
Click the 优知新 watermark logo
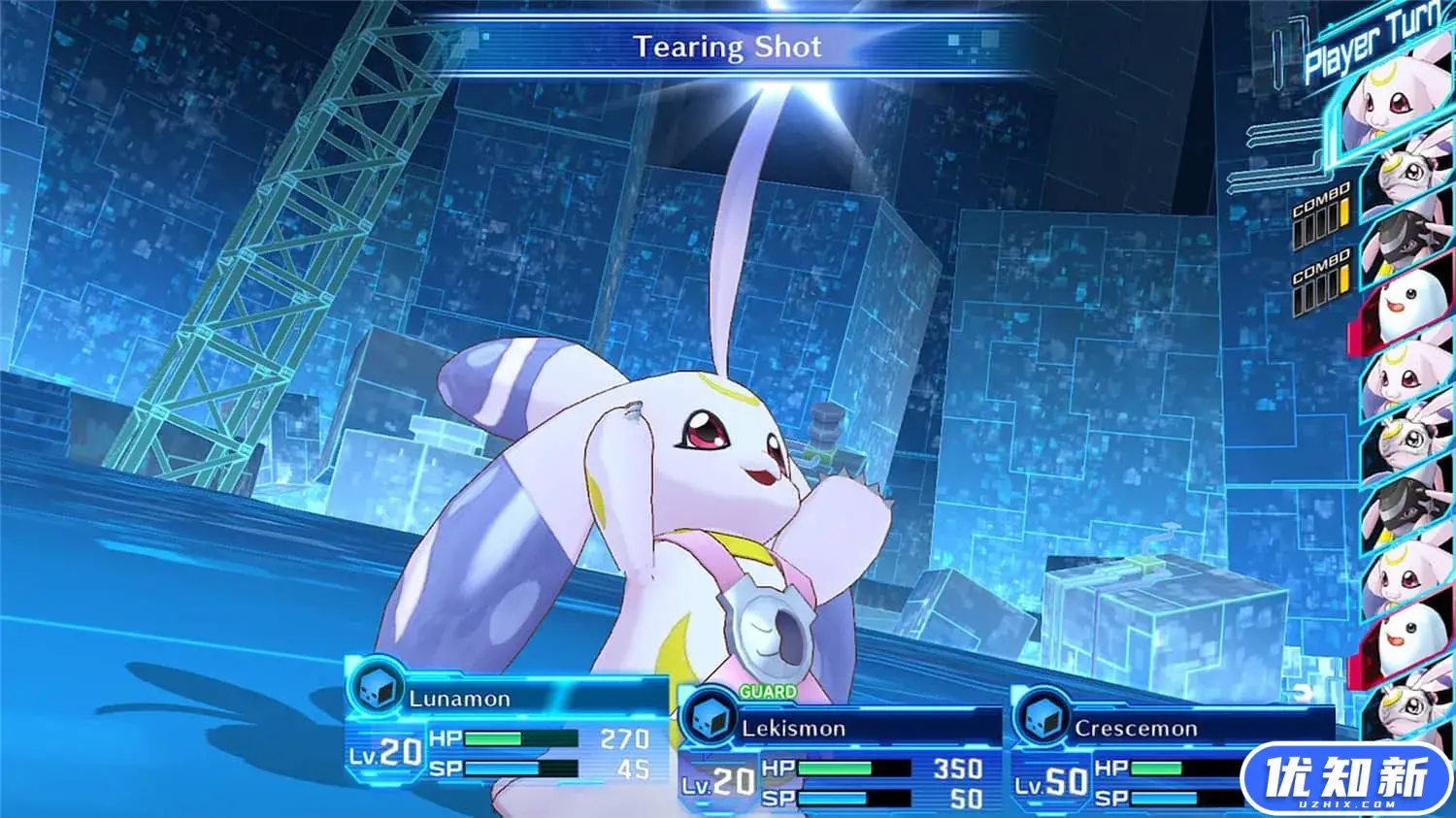[1347, 779]
